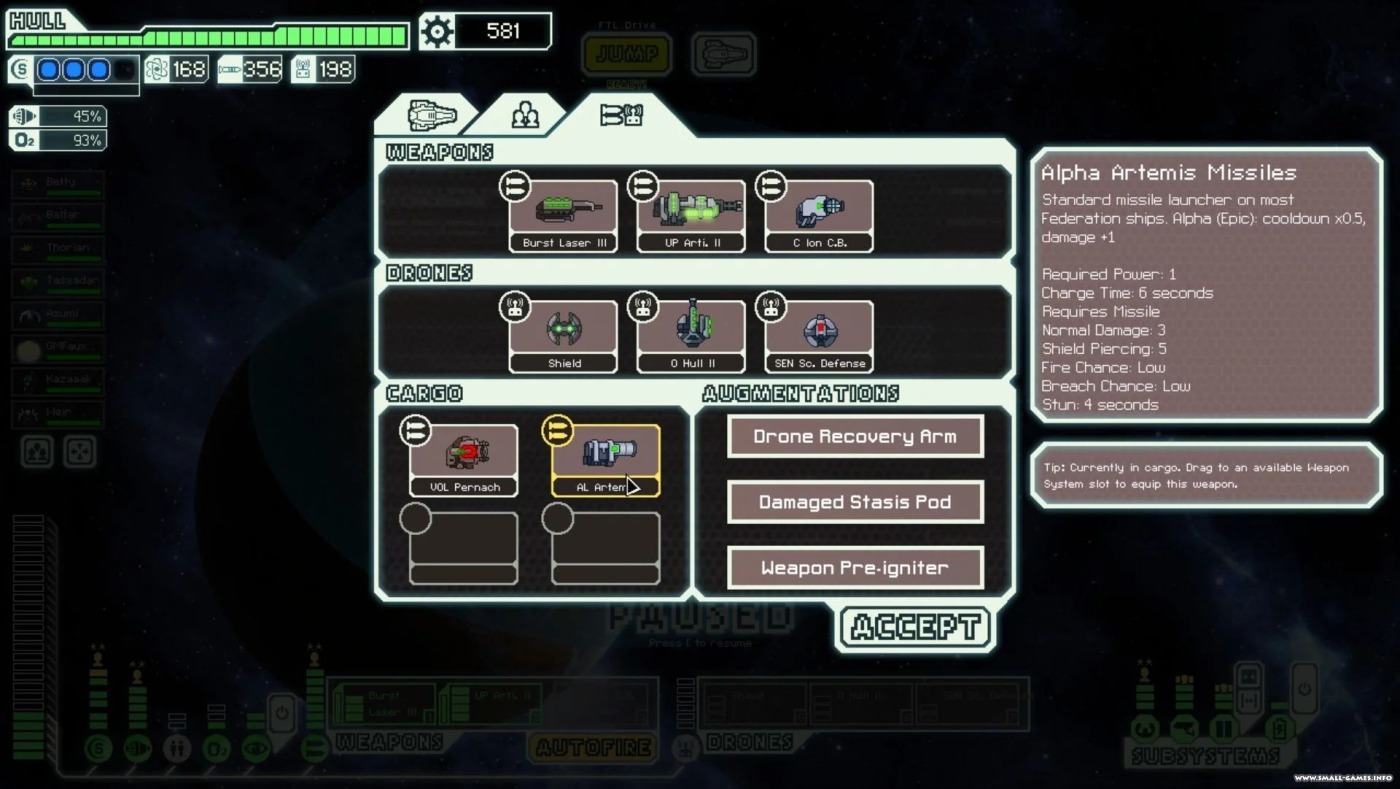
Task: Open the crew tab
Action: click(525, 116)
